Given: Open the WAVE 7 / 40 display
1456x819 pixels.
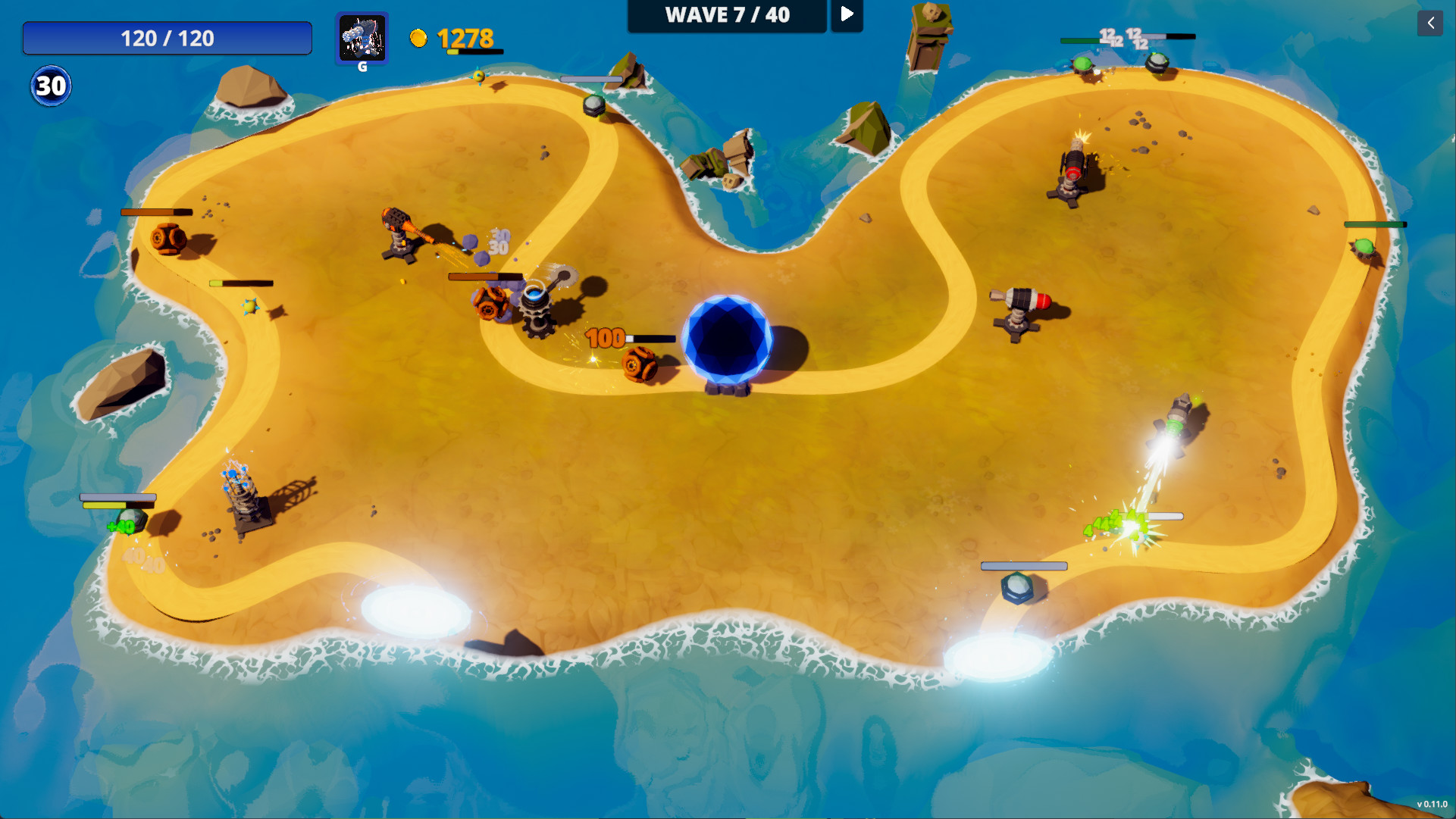Looking at the screenshot, I should click(726, 14).
